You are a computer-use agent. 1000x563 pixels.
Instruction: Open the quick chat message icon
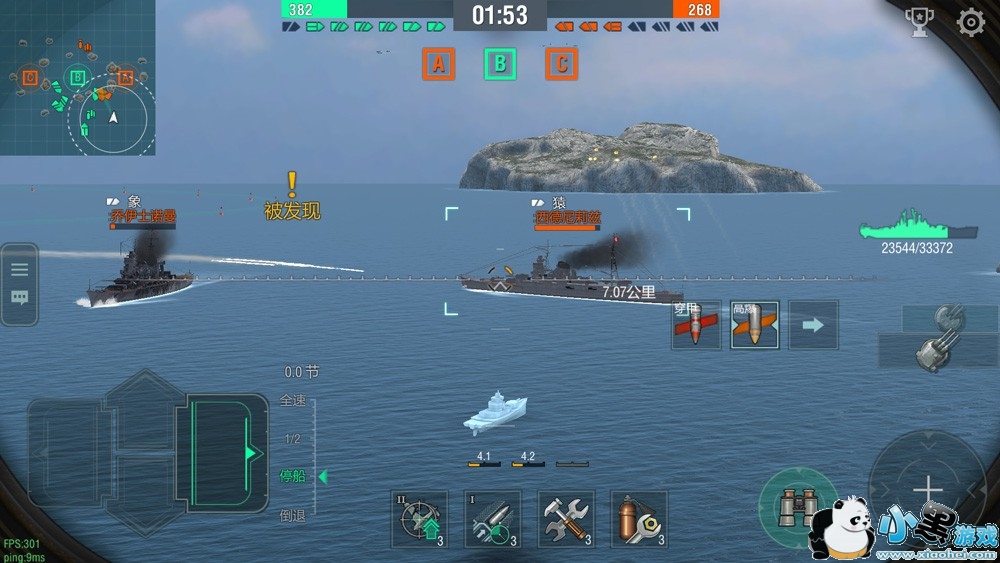tap(20, 298)
